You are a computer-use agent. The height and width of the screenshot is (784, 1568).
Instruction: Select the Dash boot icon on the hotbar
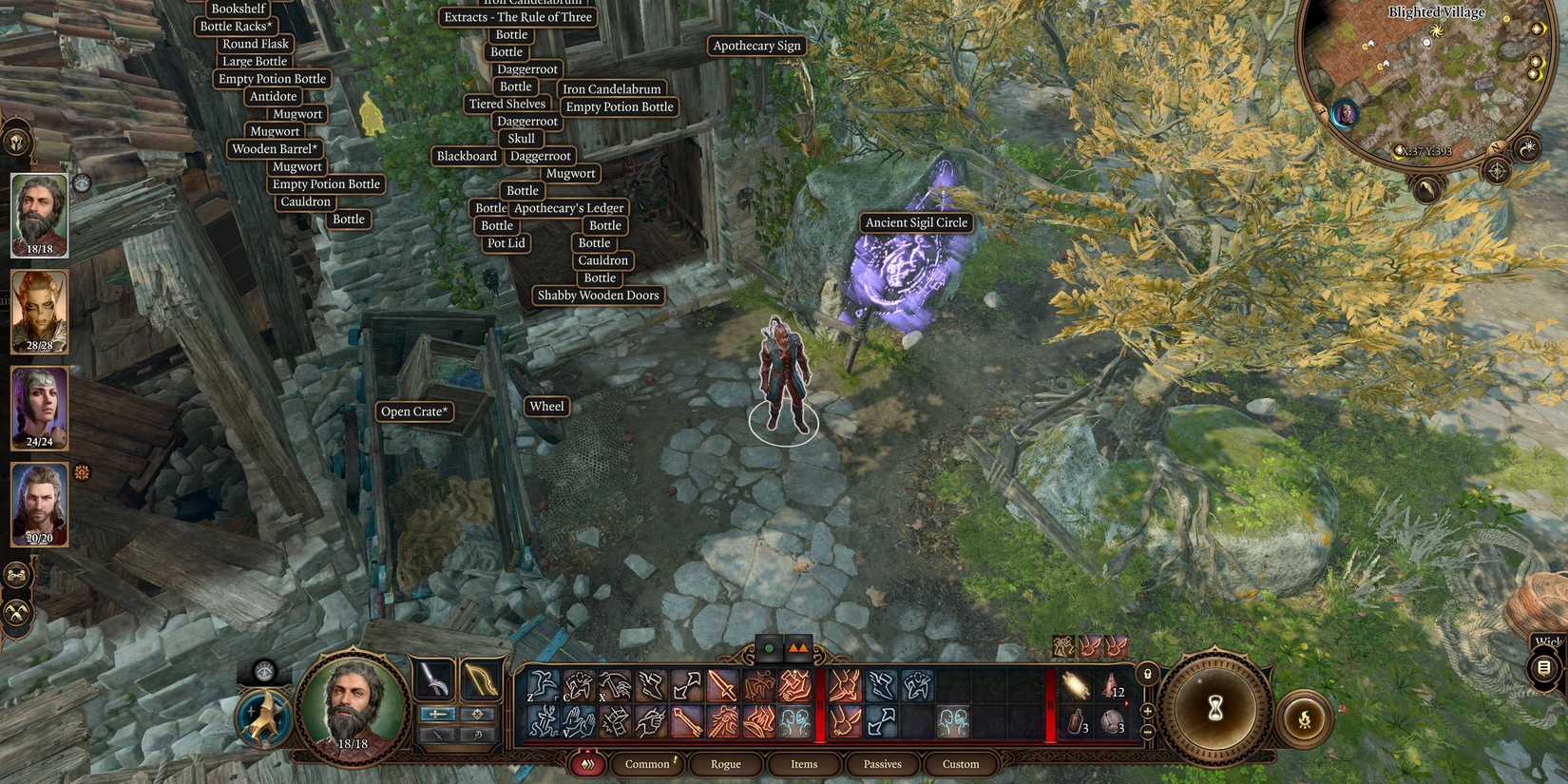click(x=652, y=682)
